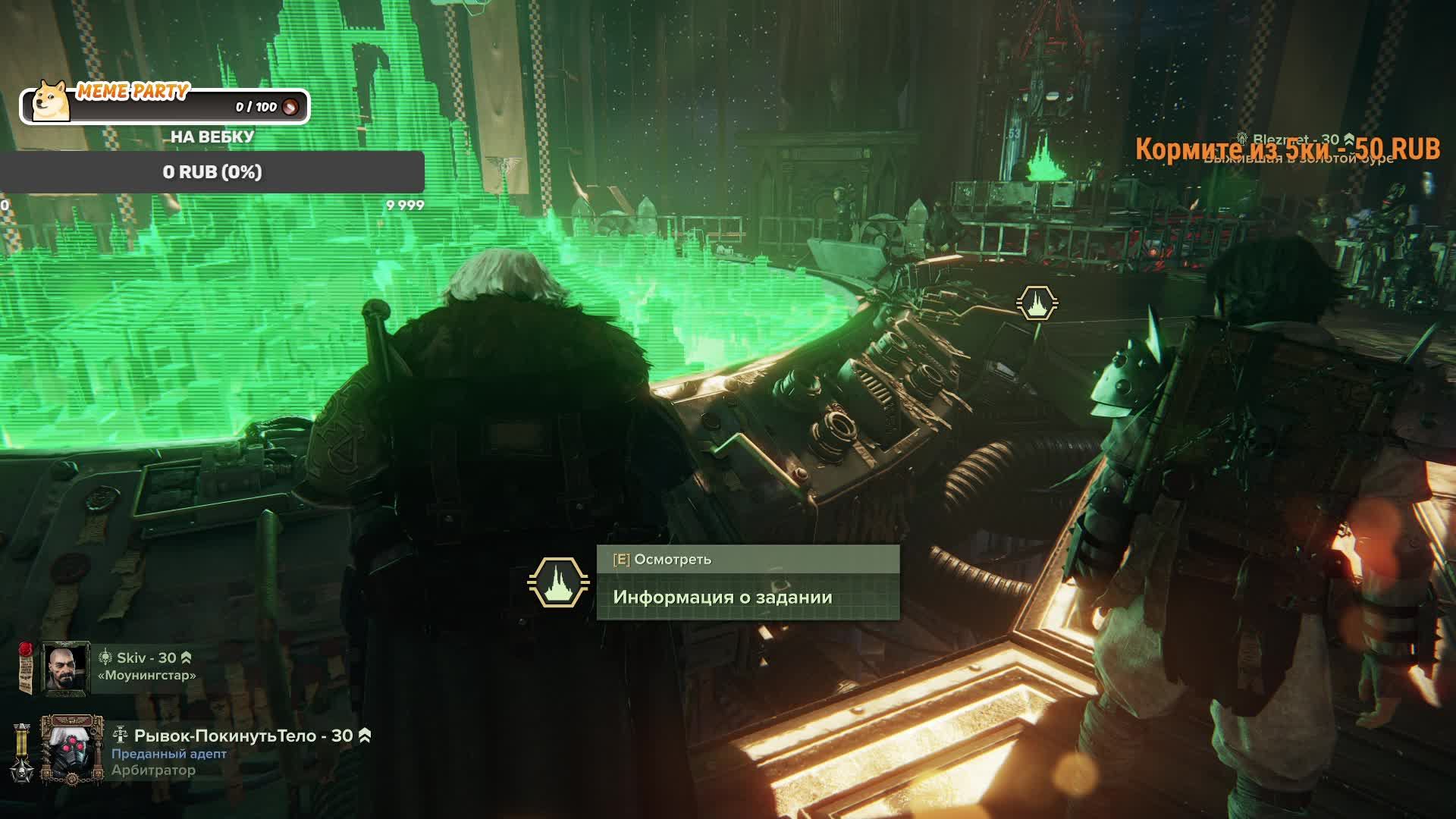Click the НА ВЕБКУ donation goal bar
This screenshot has width=1456, height=819.
[x=212, y=172]
